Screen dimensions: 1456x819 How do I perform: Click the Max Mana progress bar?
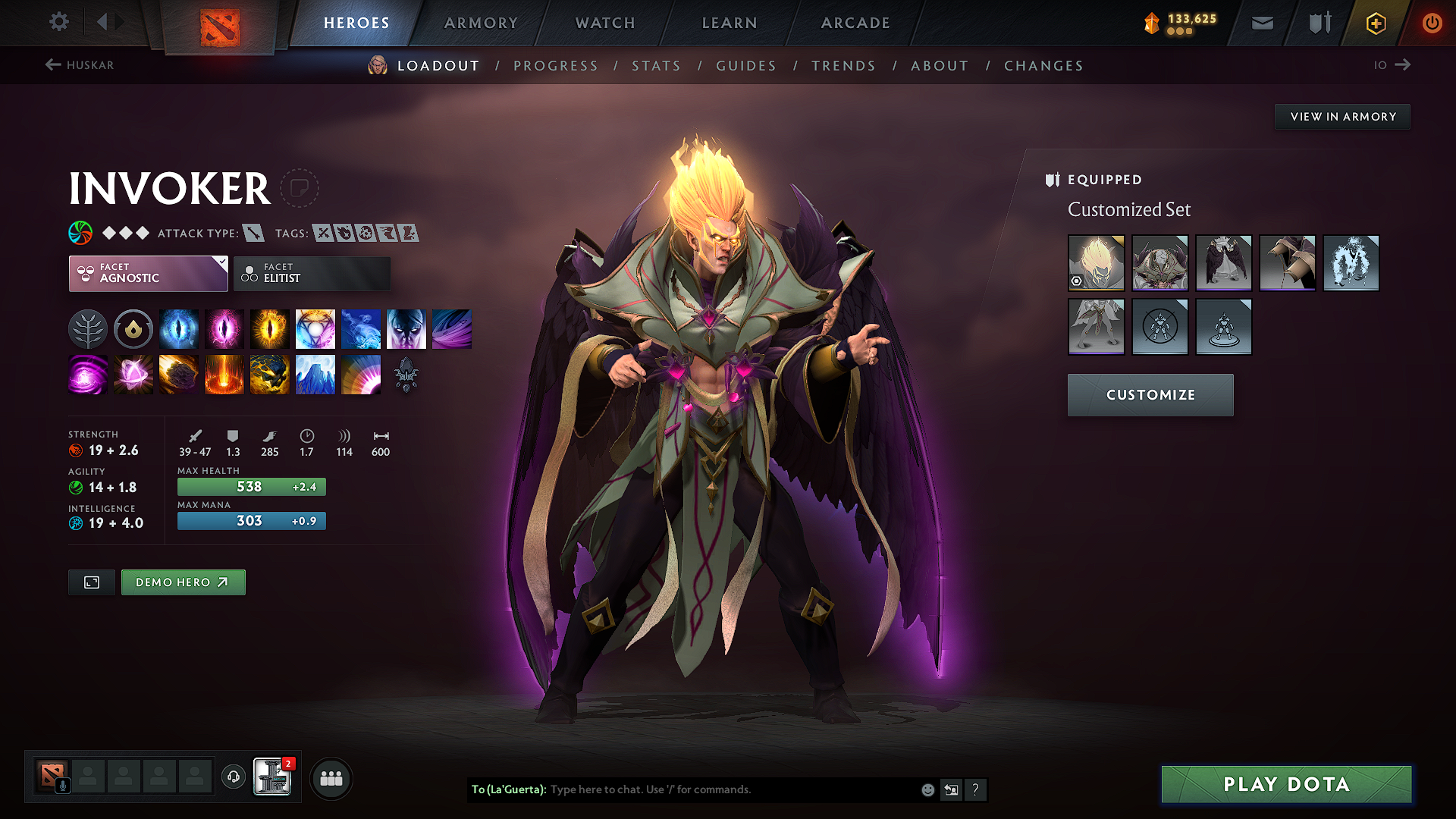point(251,521)
